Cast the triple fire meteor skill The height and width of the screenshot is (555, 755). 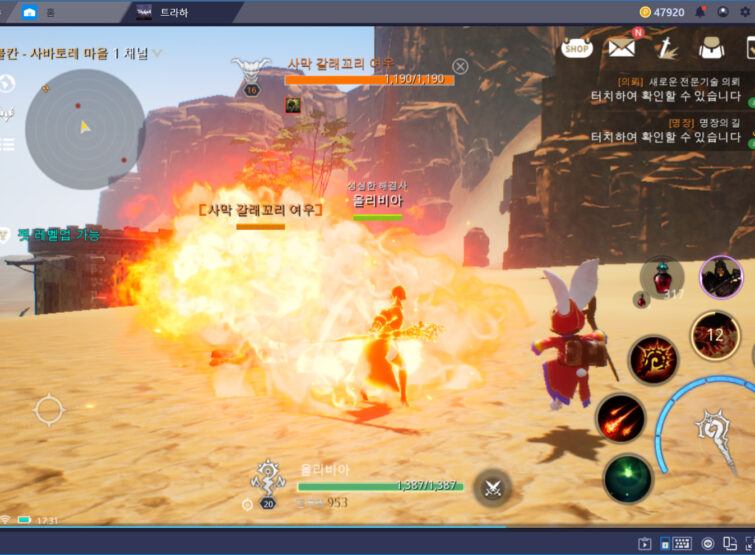[x=620, y=418]
